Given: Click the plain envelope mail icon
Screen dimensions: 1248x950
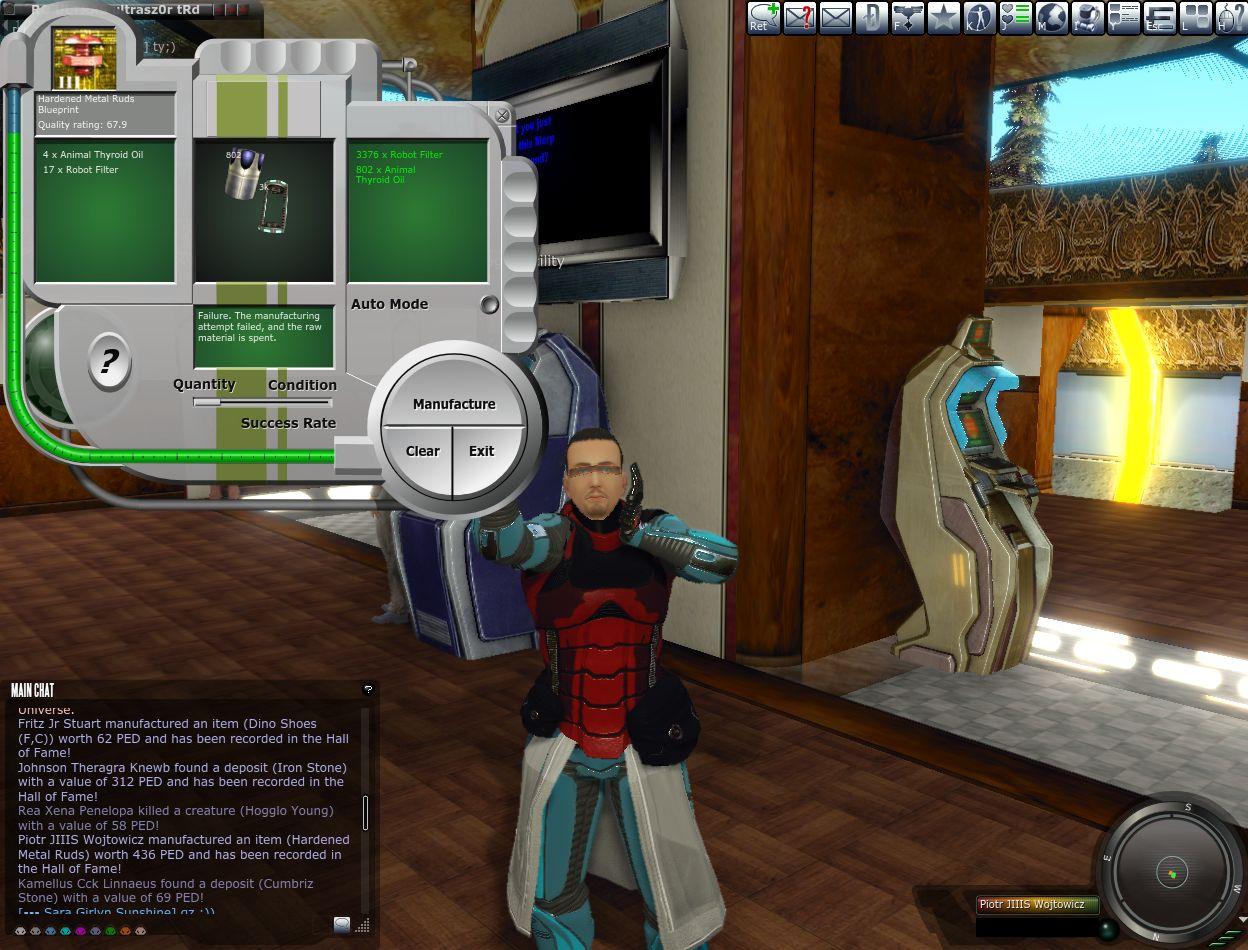Looking at the screenshot, I should (835, 17).
